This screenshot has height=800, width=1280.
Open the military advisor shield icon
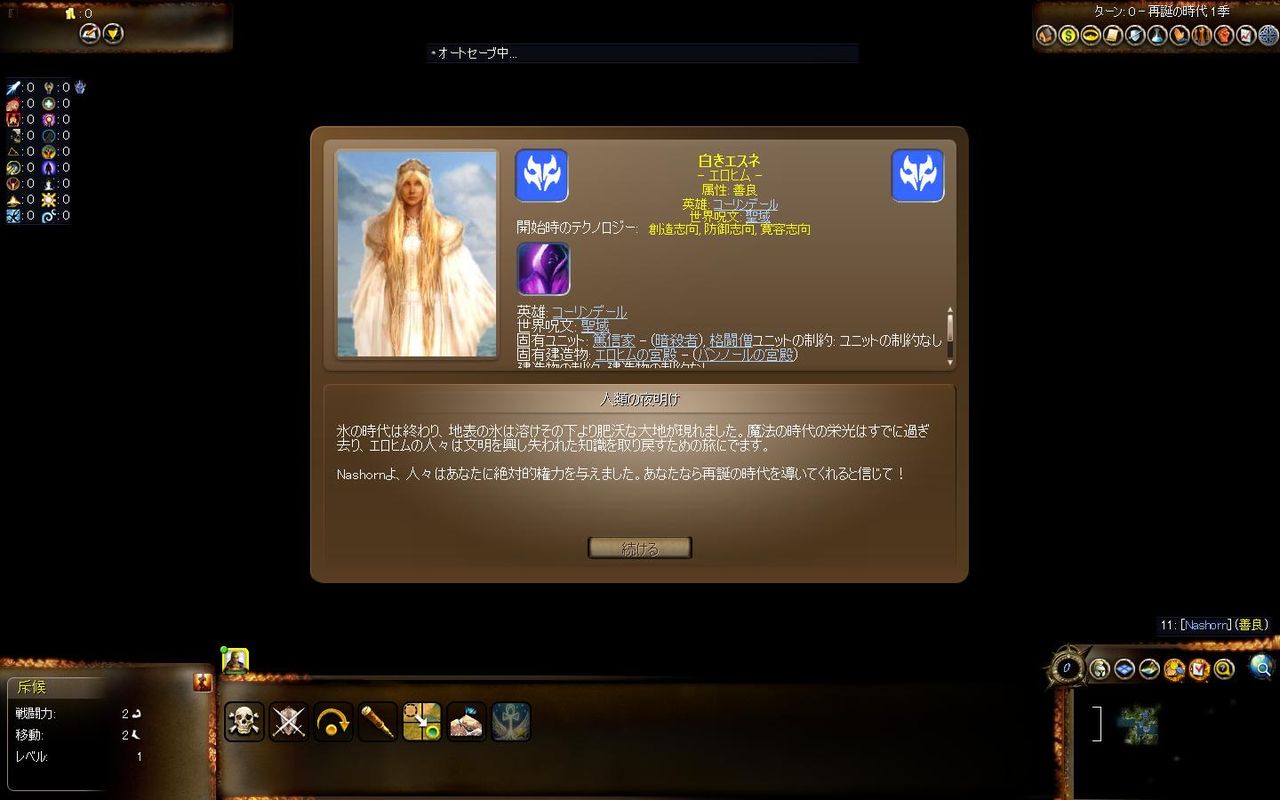[x=1135, y=36]
